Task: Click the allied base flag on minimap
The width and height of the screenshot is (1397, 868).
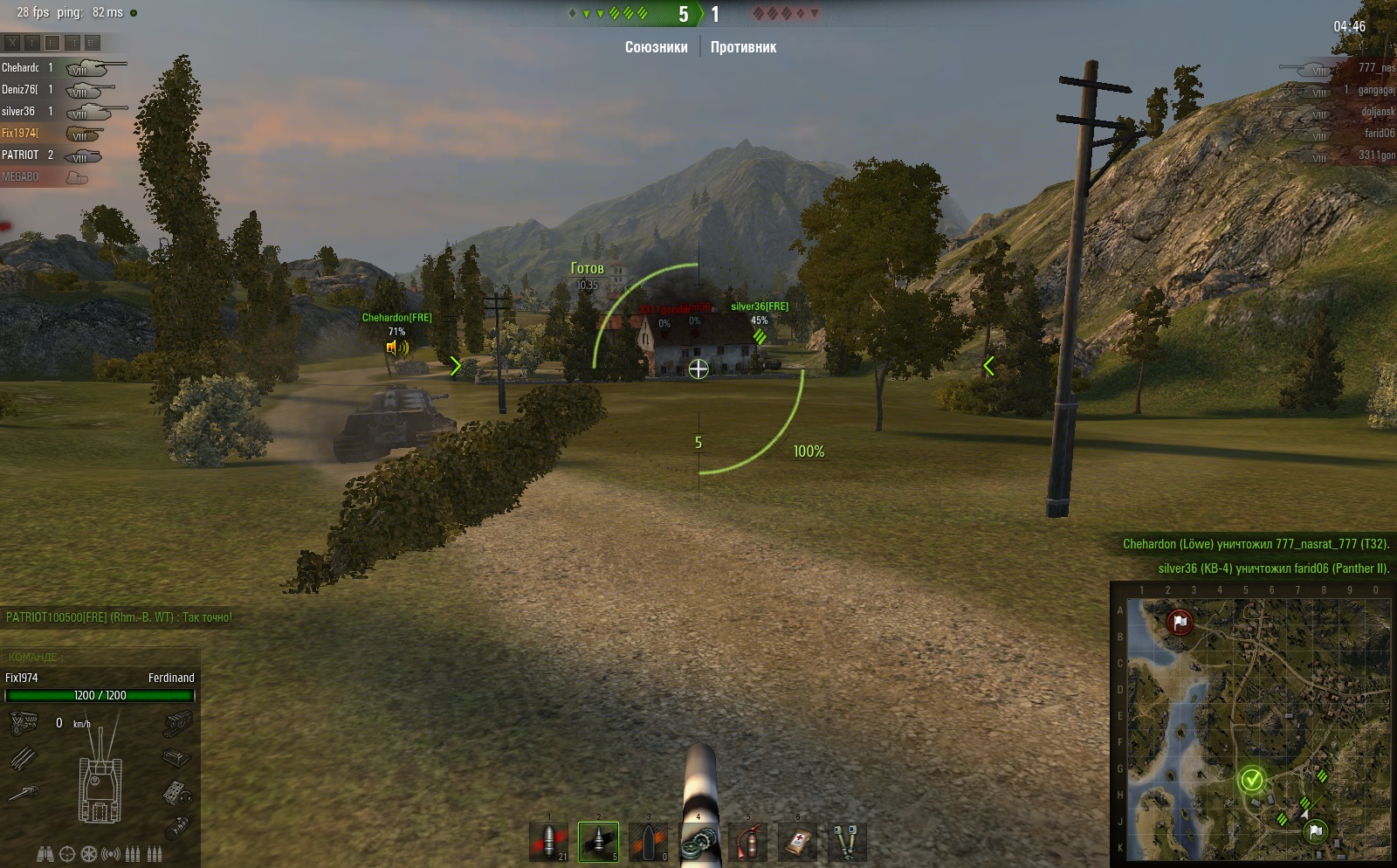Action: (1315, 830)
